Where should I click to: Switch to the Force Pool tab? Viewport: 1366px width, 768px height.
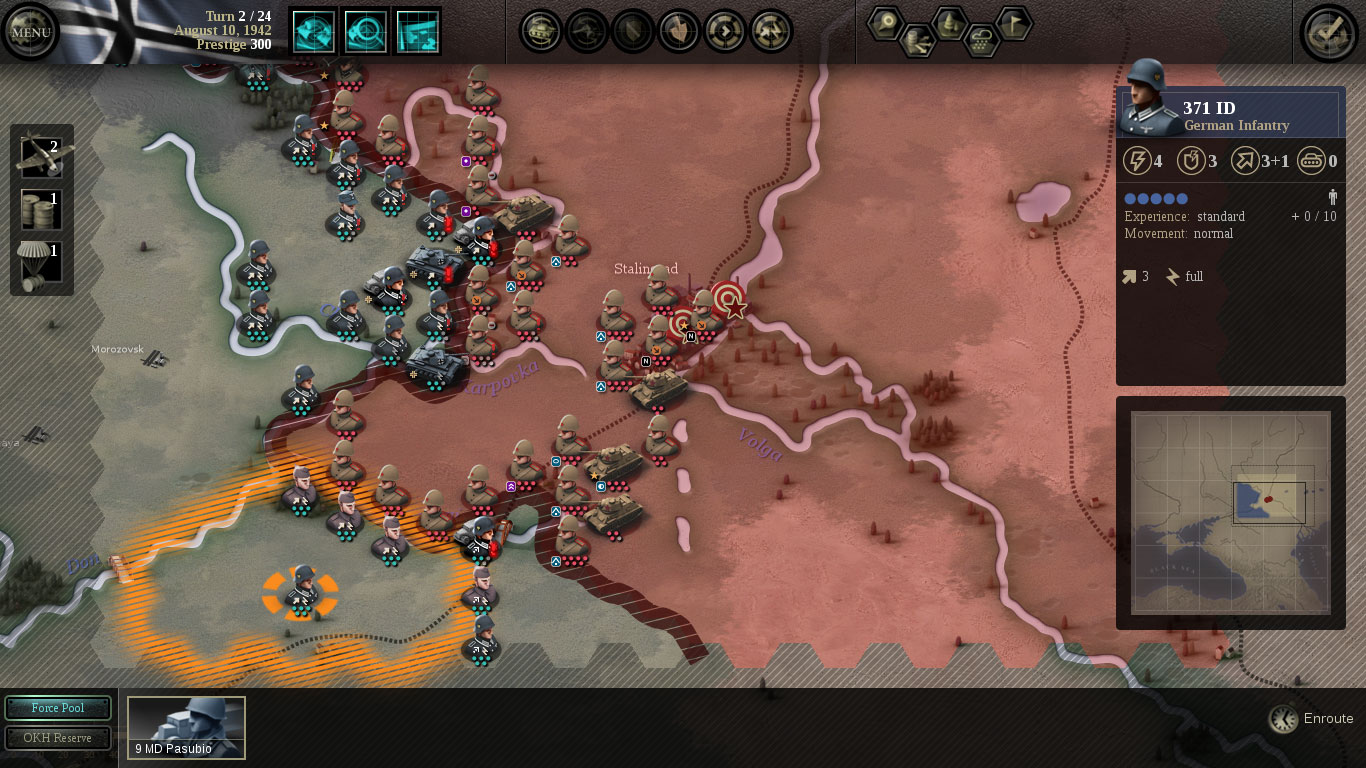(57, 708)
